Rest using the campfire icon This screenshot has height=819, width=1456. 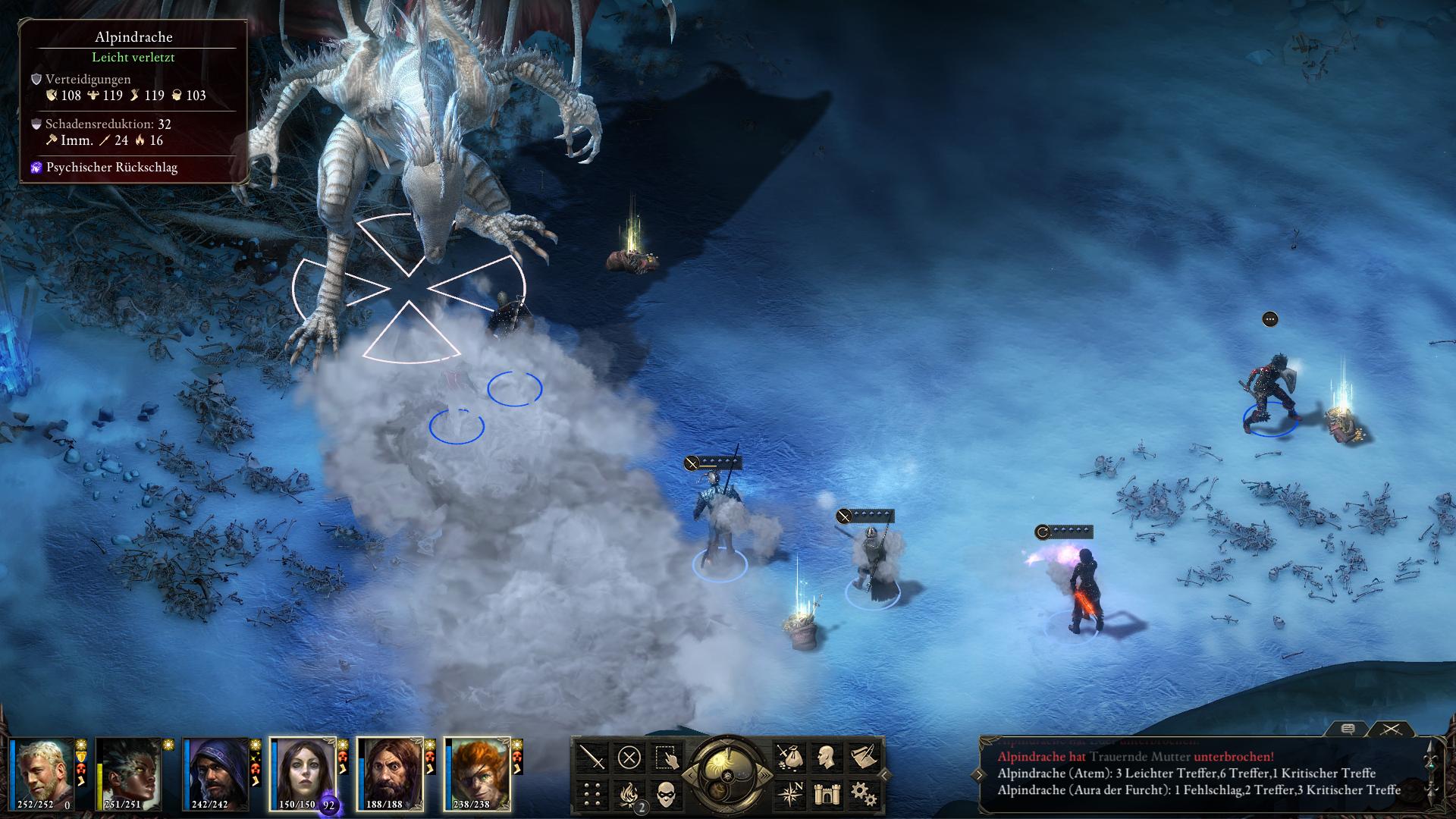click(x=629, y=794)
